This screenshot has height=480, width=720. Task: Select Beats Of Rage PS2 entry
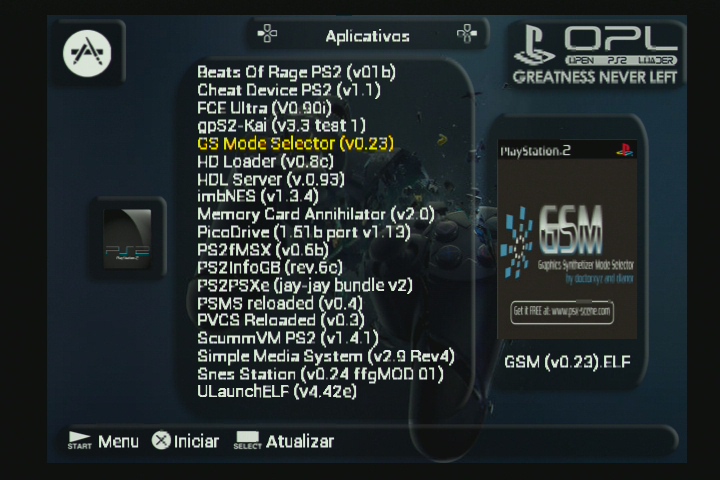tap(296, 72)
